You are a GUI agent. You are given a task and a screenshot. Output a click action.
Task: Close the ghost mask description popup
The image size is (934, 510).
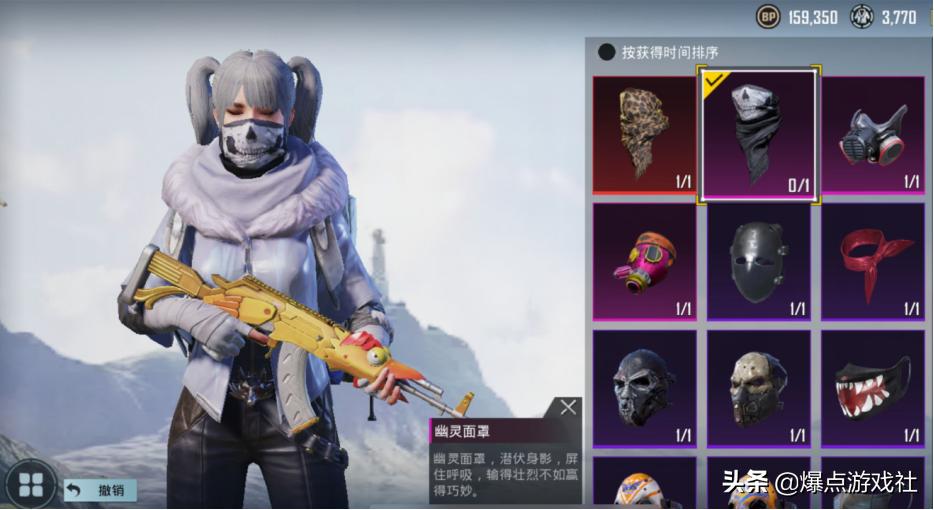568,407
